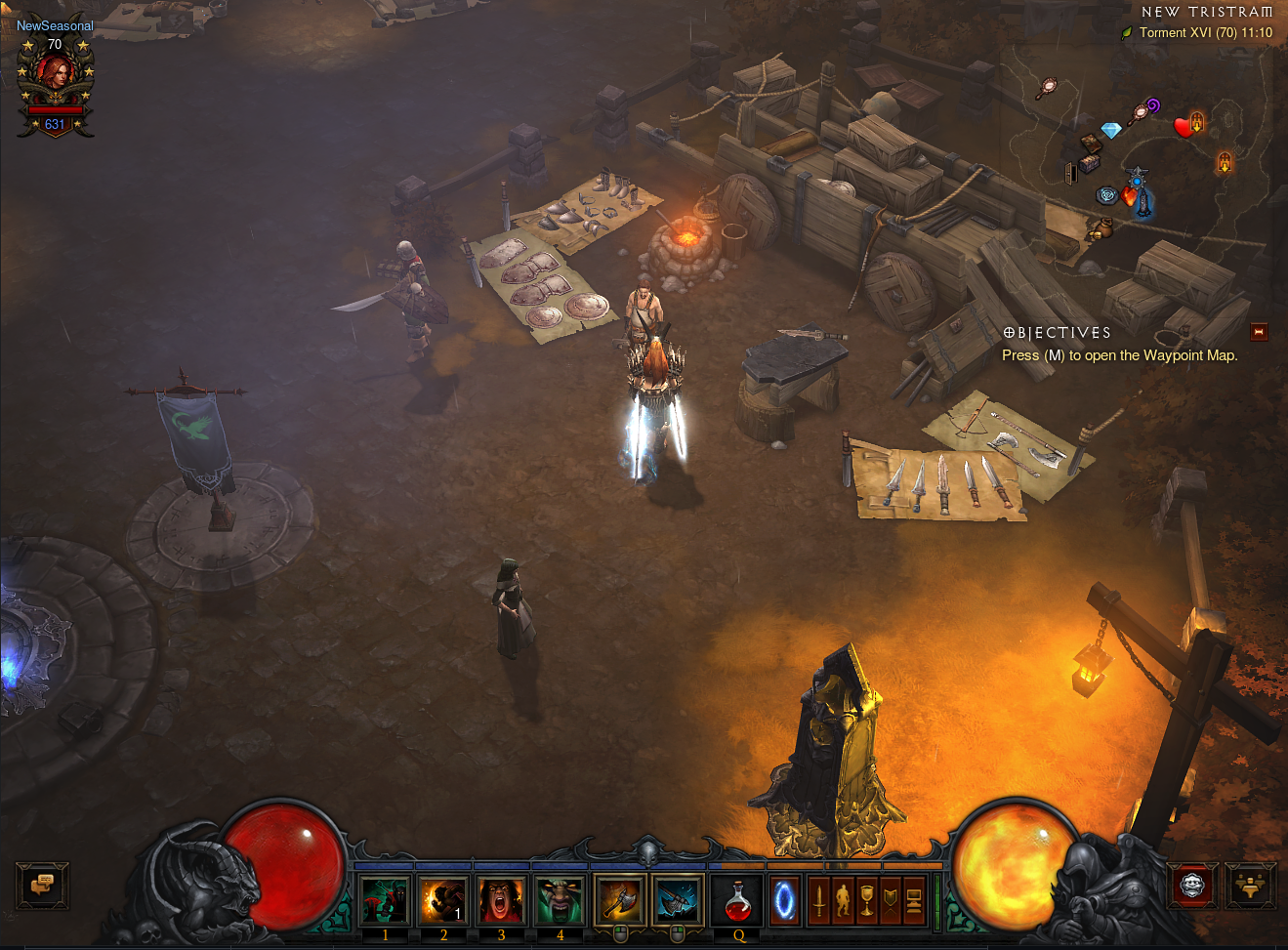Open the character inventory figure button

(843, 899)
